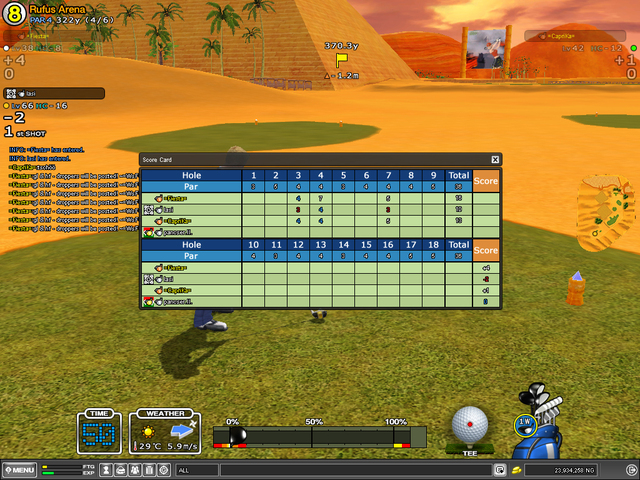Click the circular P icon
The image size is (640, 480).
click(x=164, y=469)
